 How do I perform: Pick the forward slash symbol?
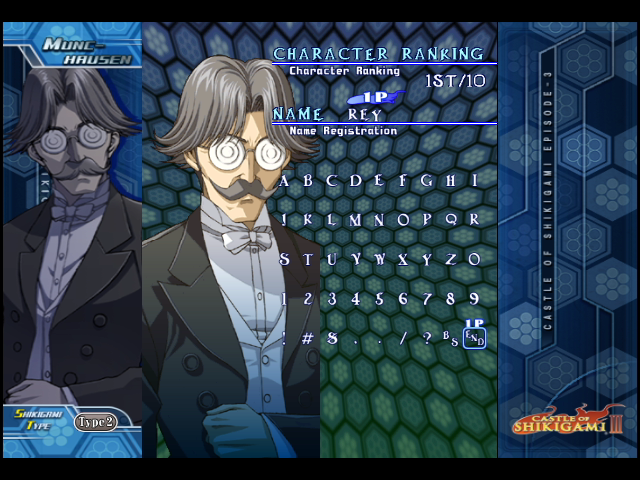pos(404,339)
